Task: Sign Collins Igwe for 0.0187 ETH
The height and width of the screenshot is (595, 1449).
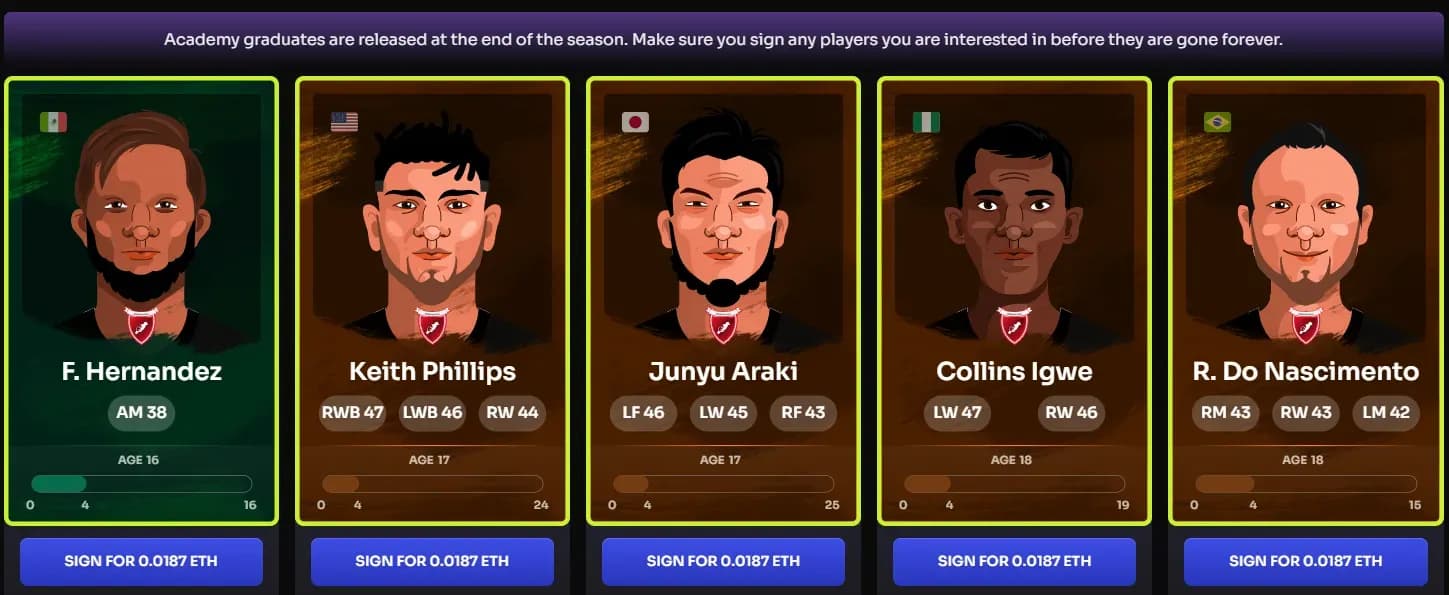Action: click(1014, 561)
